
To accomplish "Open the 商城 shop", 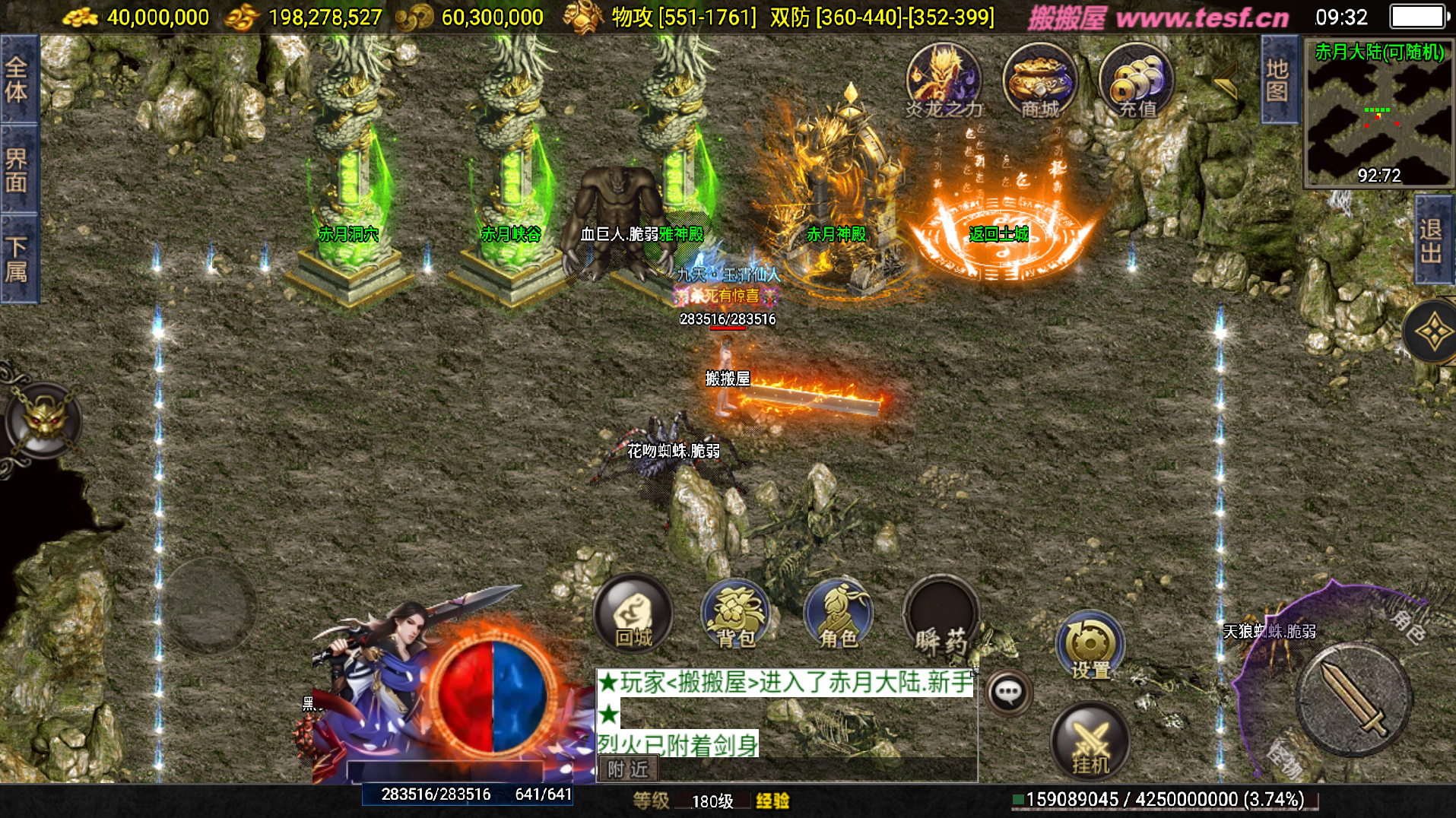I will tap(1039, 80).
